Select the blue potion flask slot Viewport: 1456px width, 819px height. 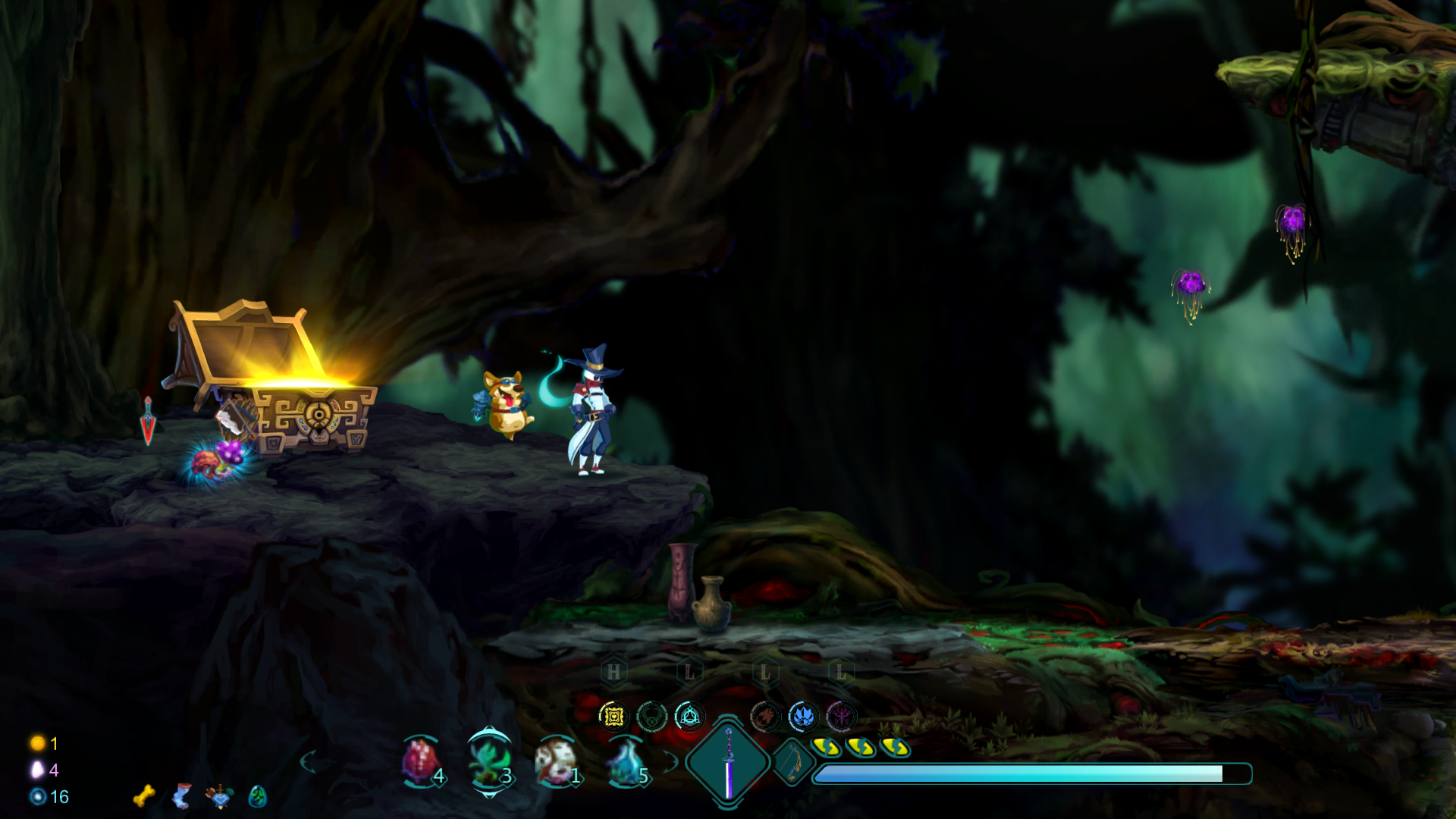(626, 762)
